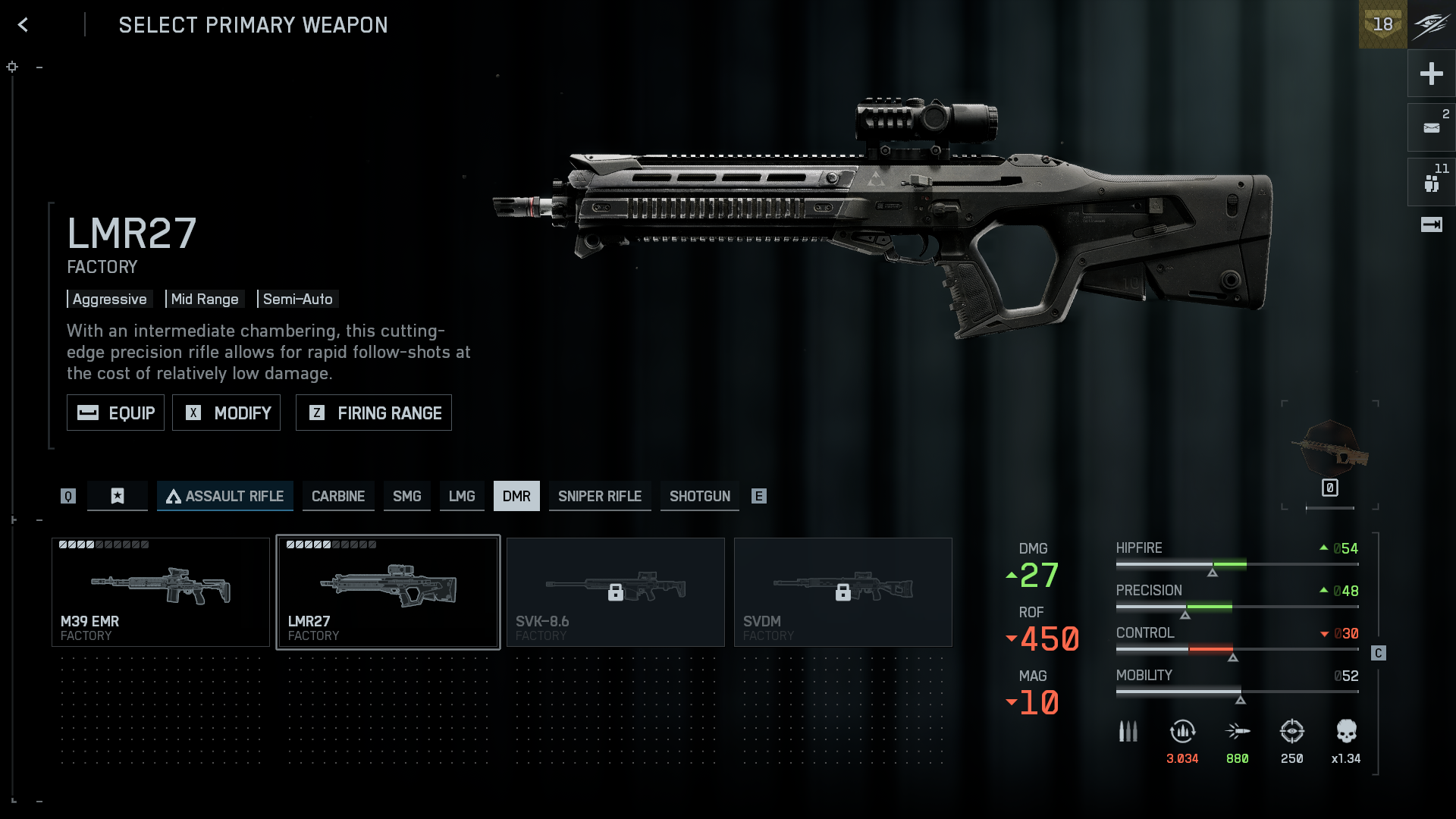This screenshot has height=819, width=1456.
Task: Open the Modify weapon screen
Action: pyautogui.click(x=226, y=413)
